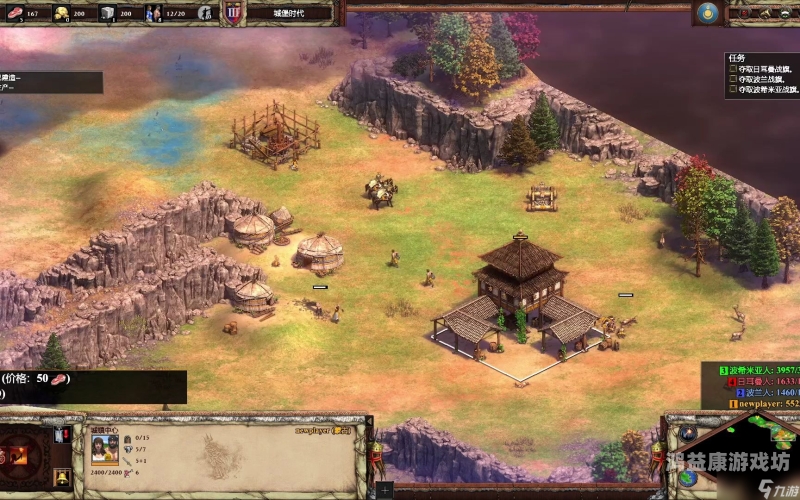
Task: Click the Castle Age shield emblem
Action: pyautogui.click(x=233, y=13)
